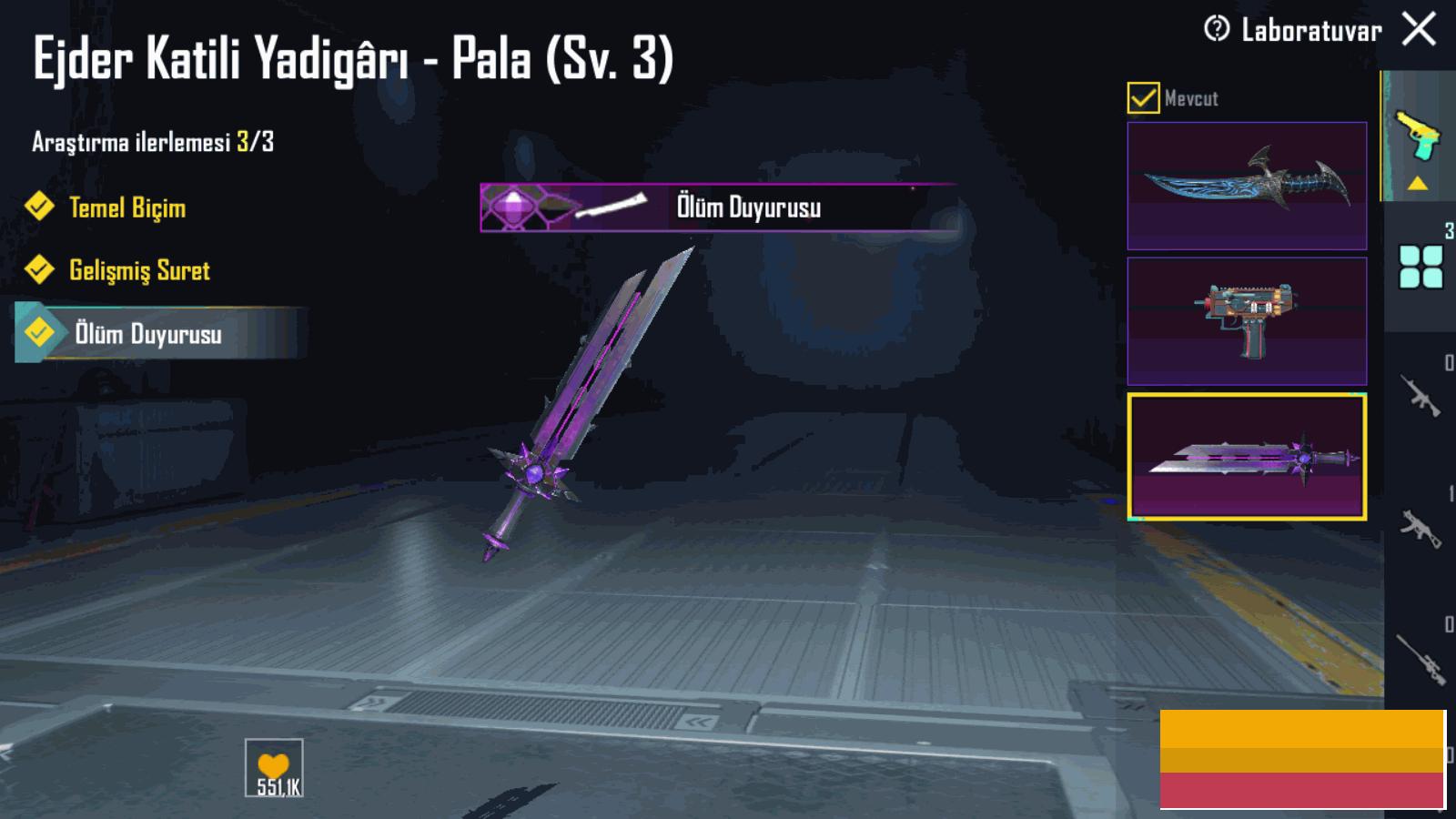Close the weapon lab screen
This screenshot has width=1456, height=819.
tap(1419, 29)
